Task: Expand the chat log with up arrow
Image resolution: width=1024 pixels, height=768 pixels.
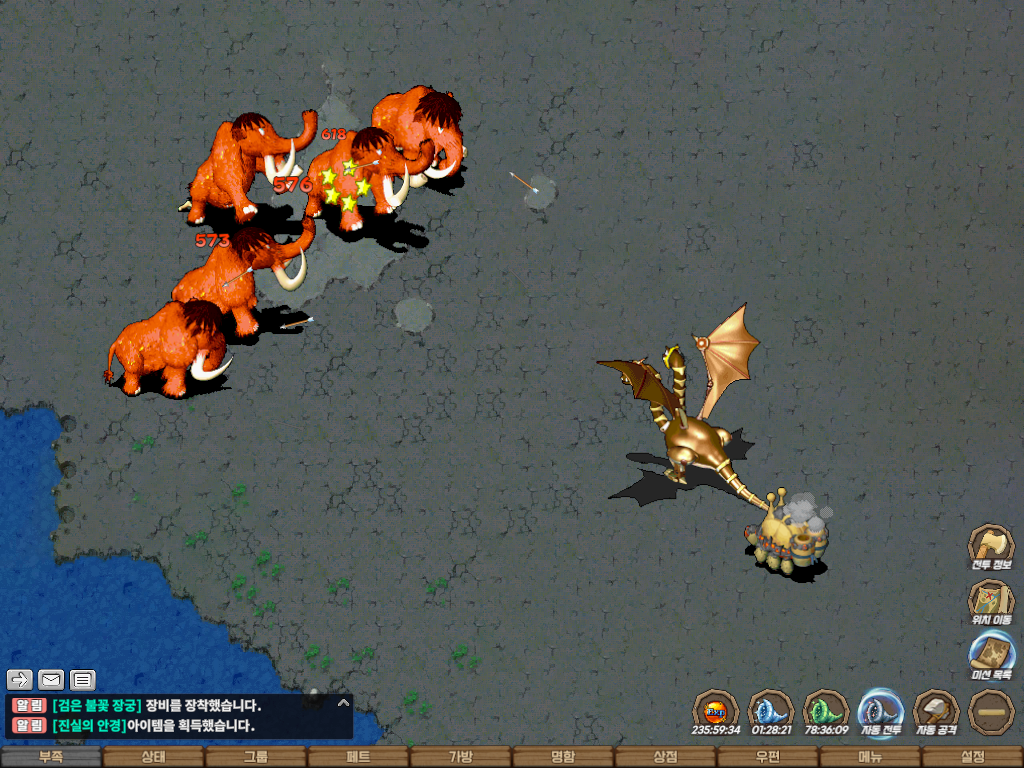Action: [x=343, y=703]
